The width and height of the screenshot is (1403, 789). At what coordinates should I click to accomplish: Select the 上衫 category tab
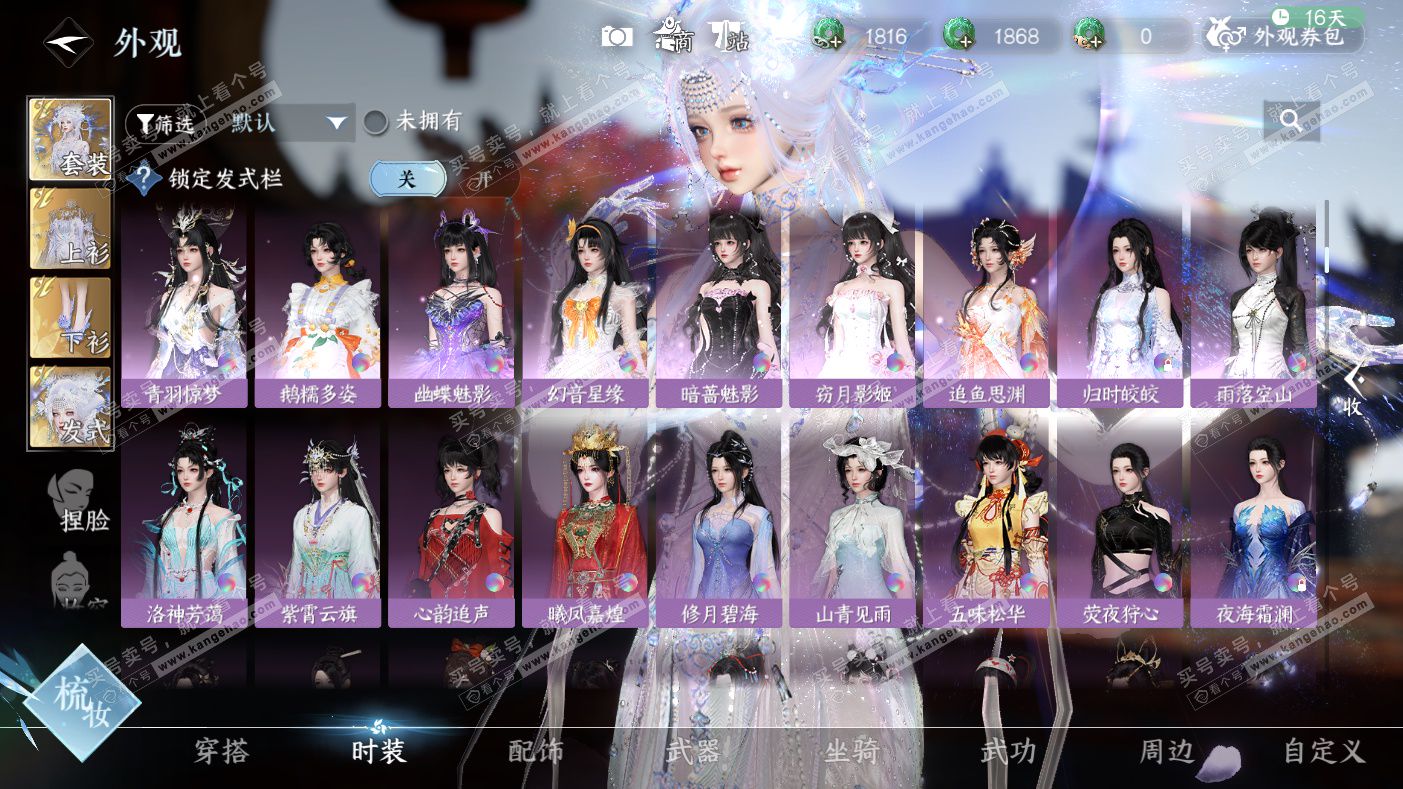pyautogui.click(x=71, y=229)
